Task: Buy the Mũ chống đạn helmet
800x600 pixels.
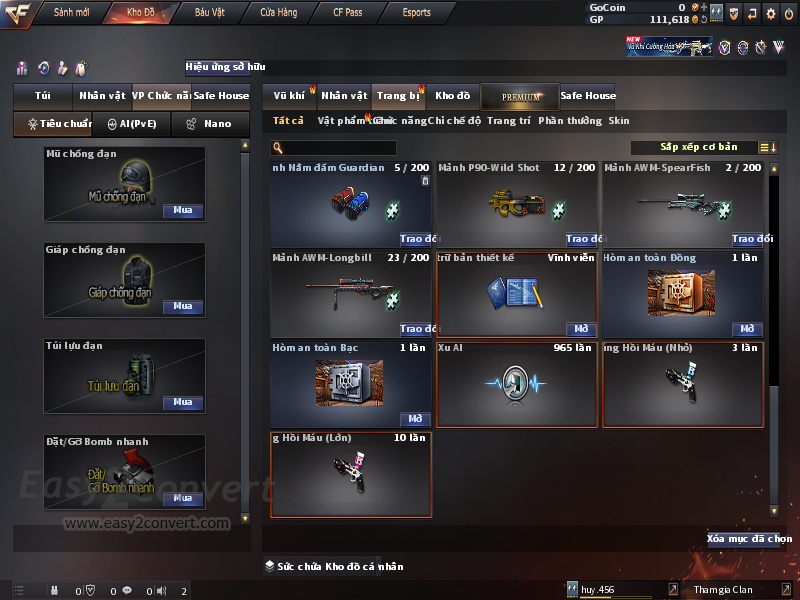Action: (x=182, y=211)
